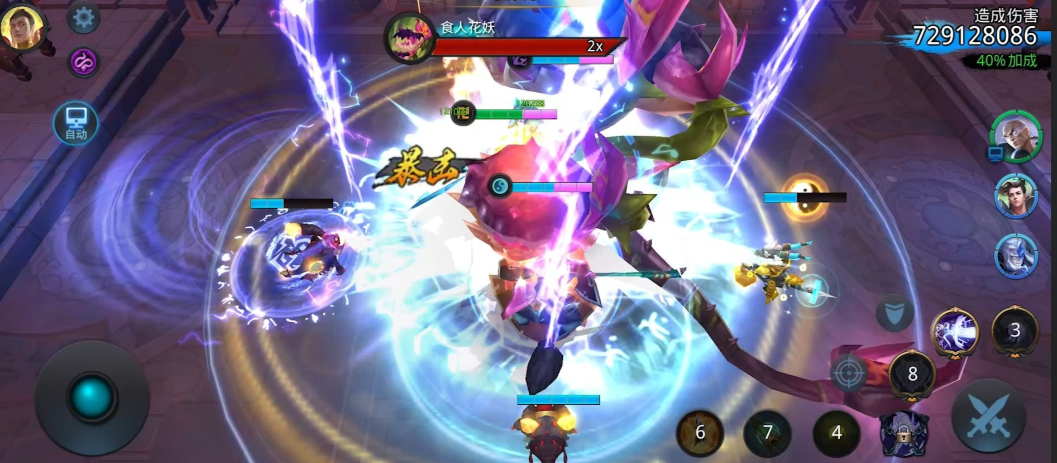
Task: Open the gear settings menu
Action: [83, 17]
